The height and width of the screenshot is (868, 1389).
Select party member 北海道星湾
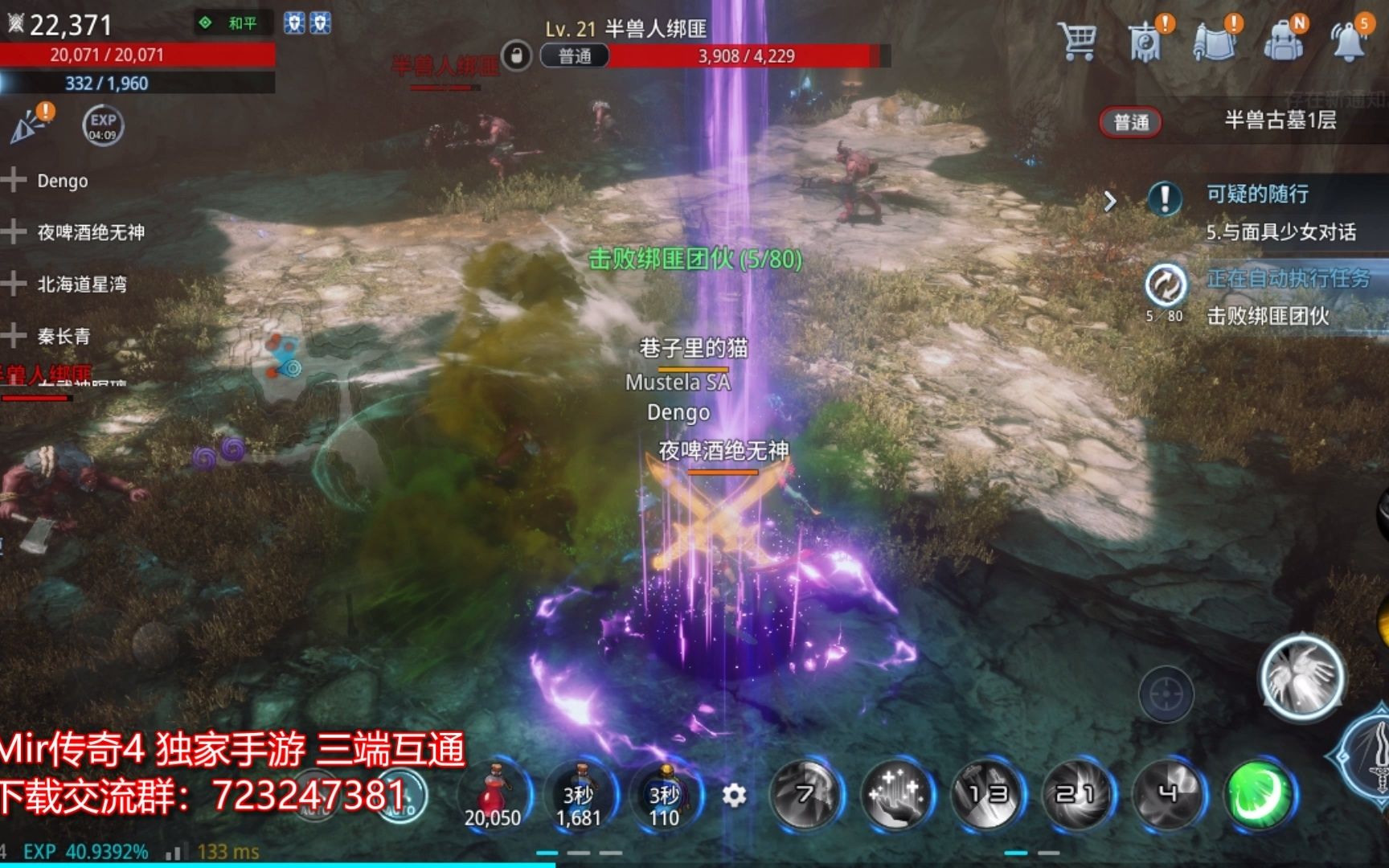tap(80, 284)
